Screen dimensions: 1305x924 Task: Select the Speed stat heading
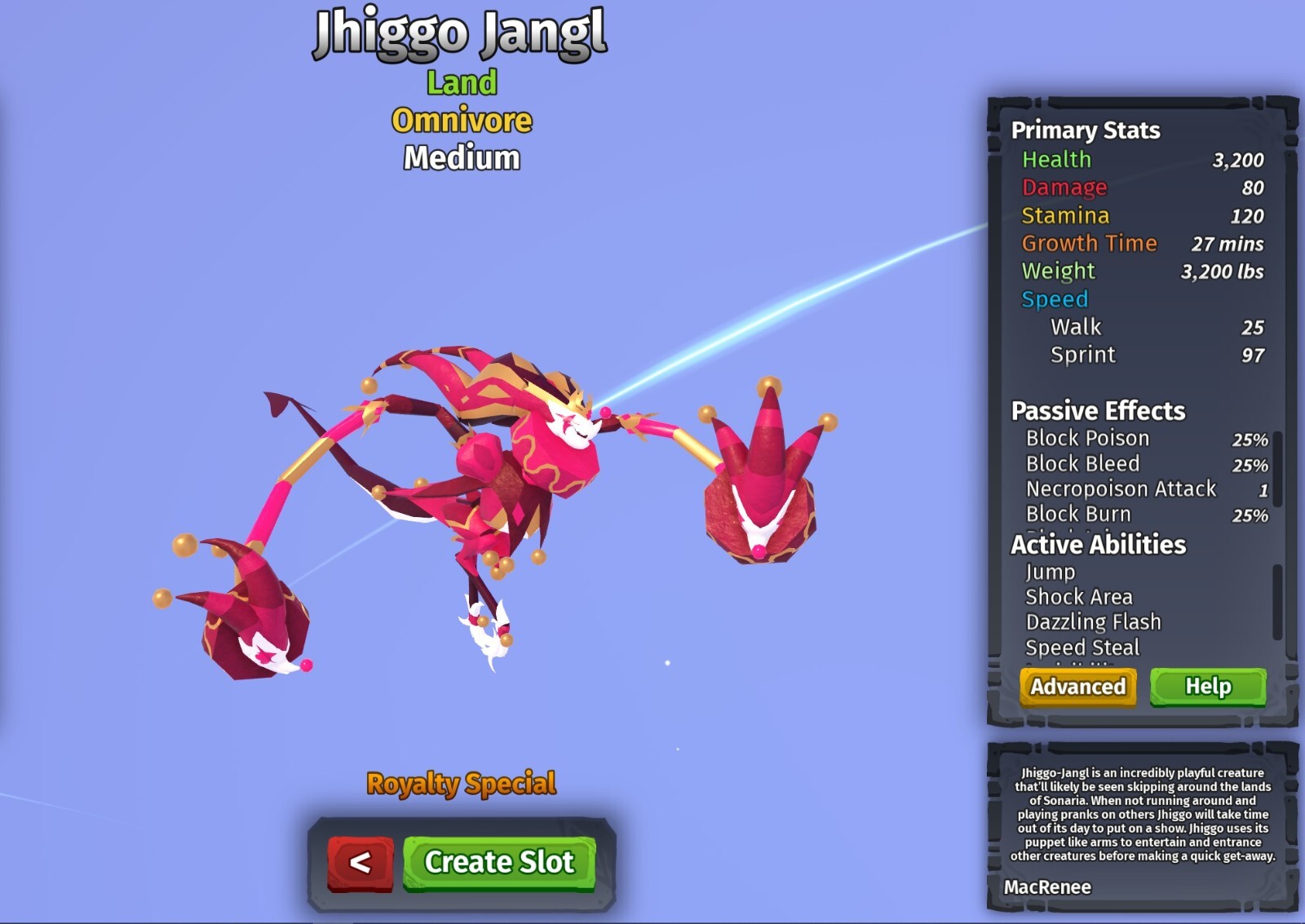click(1055, 300)
